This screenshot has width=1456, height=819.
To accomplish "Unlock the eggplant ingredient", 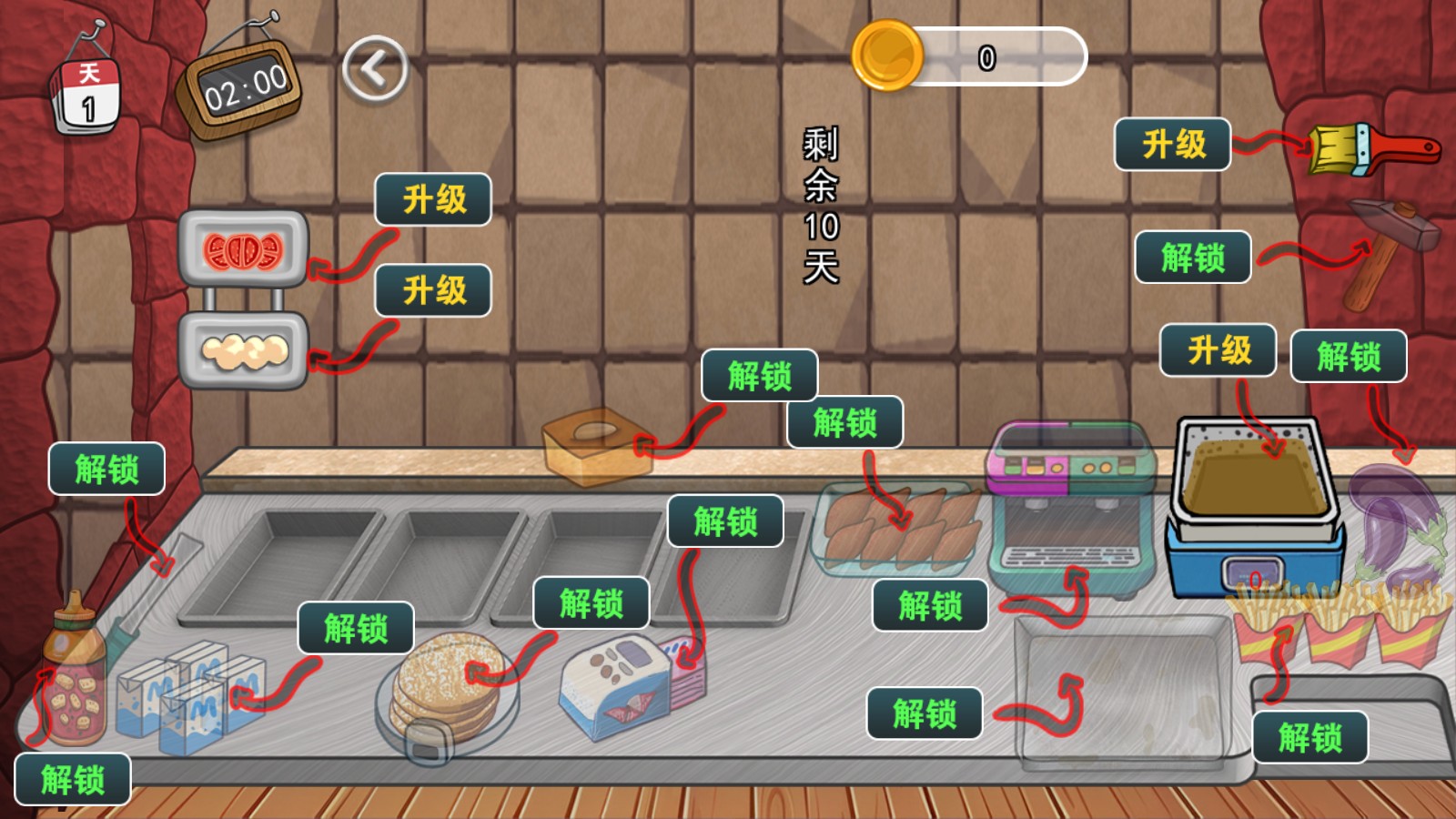I will click(x=1348, y=356).
